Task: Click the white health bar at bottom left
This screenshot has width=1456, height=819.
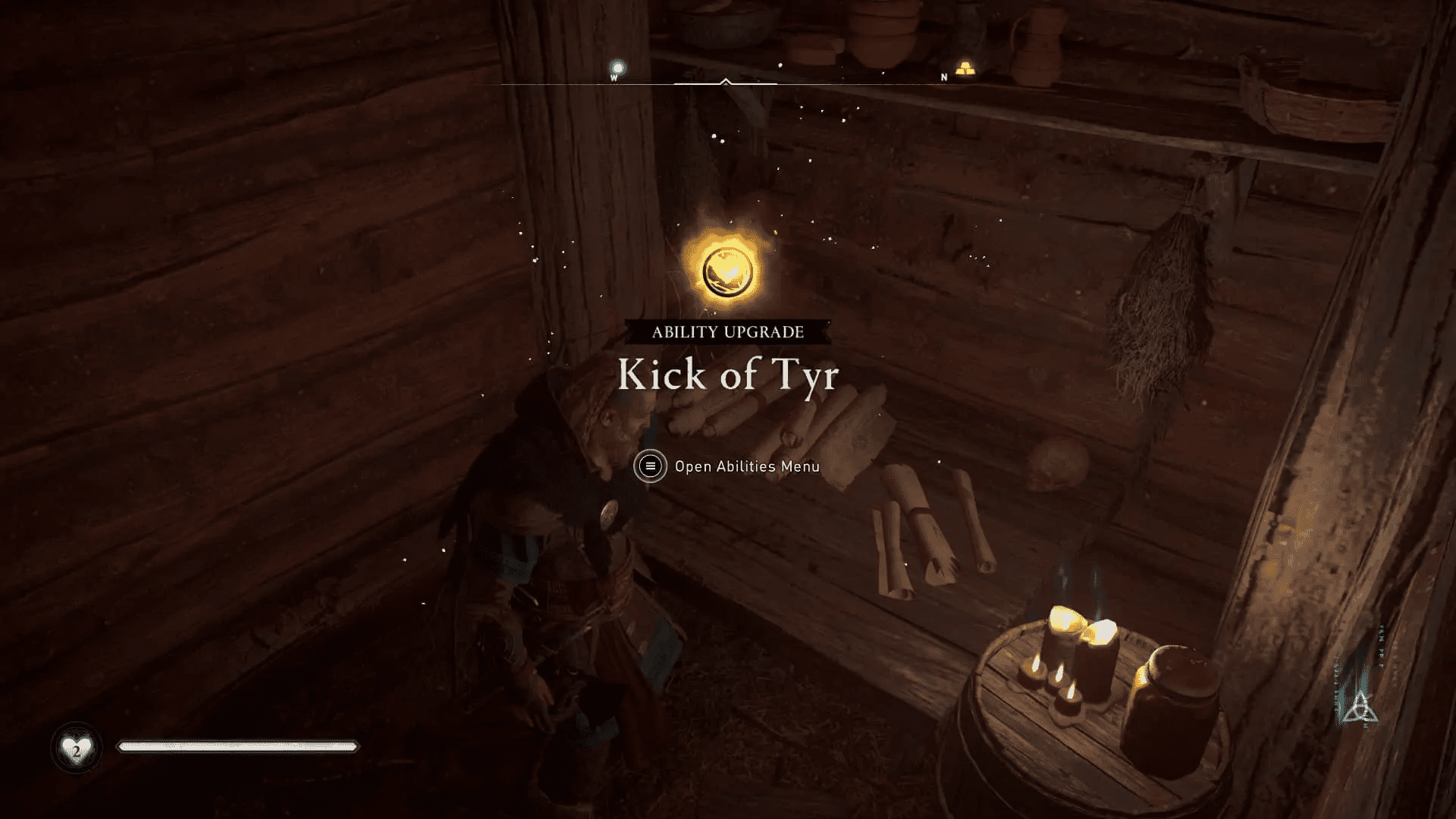Action: (237, 747)
